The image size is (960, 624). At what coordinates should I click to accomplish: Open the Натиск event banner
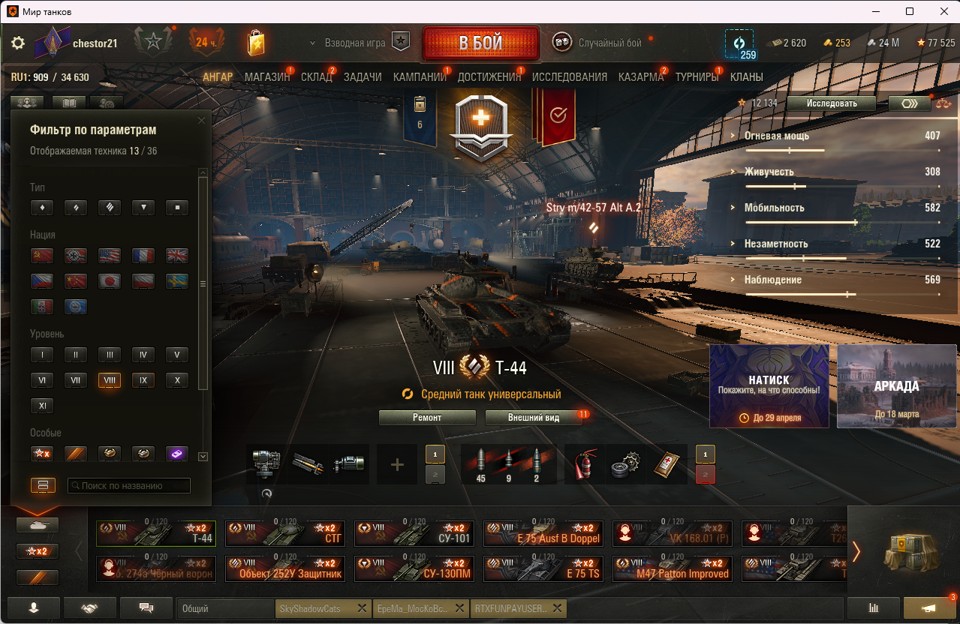(x=768, y=386)
